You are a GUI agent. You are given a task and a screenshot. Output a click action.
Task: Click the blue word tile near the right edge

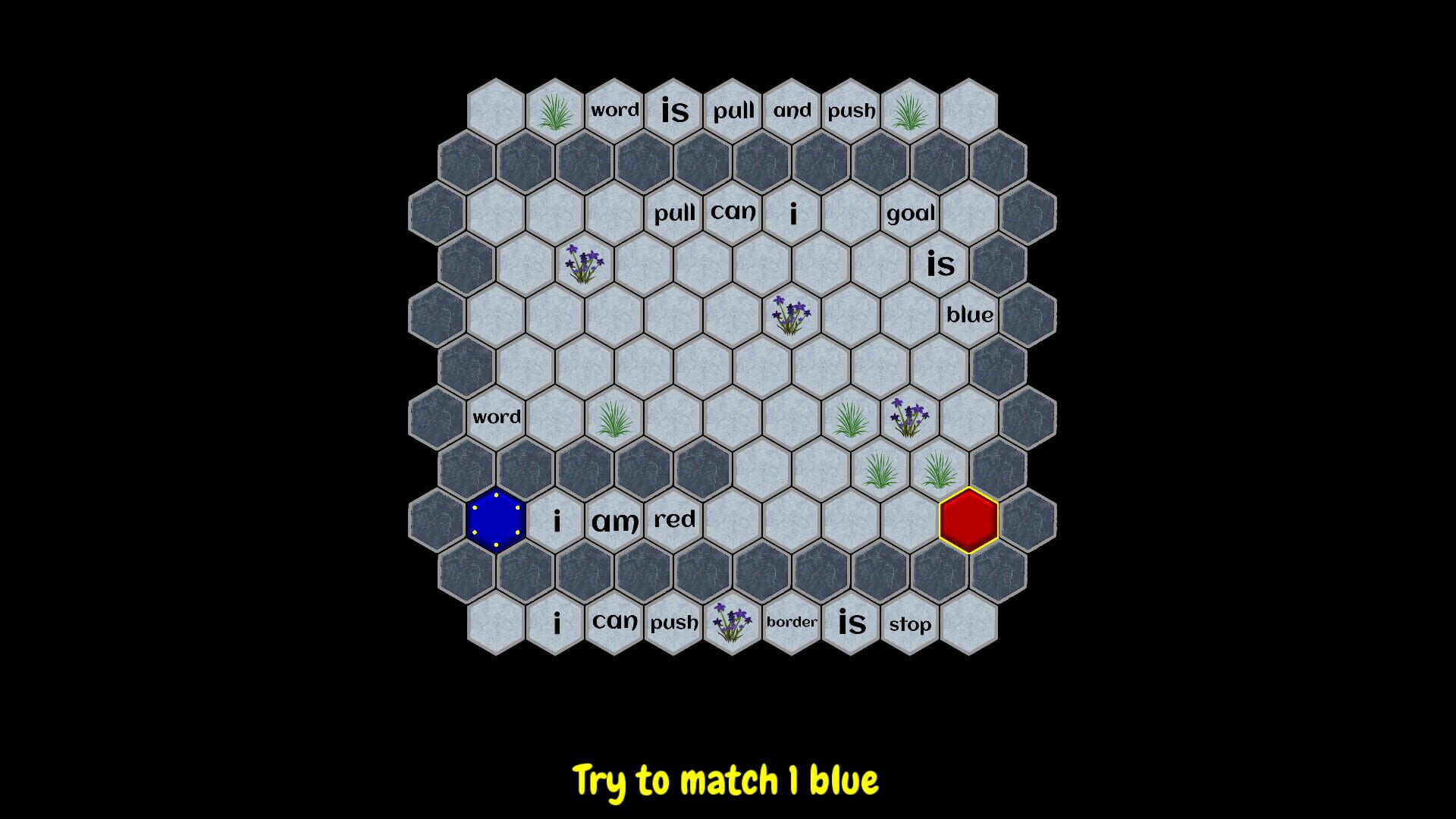coord(969,315)
